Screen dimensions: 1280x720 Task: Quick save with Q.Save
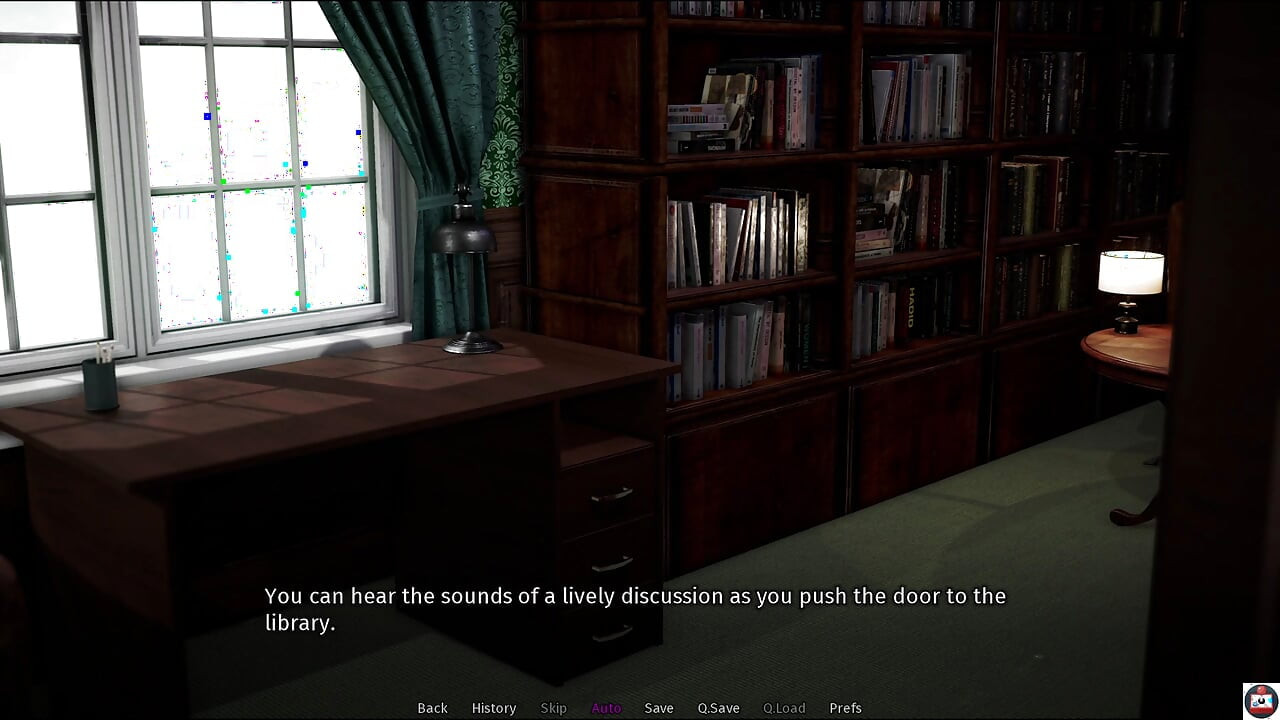coord(718,708)
